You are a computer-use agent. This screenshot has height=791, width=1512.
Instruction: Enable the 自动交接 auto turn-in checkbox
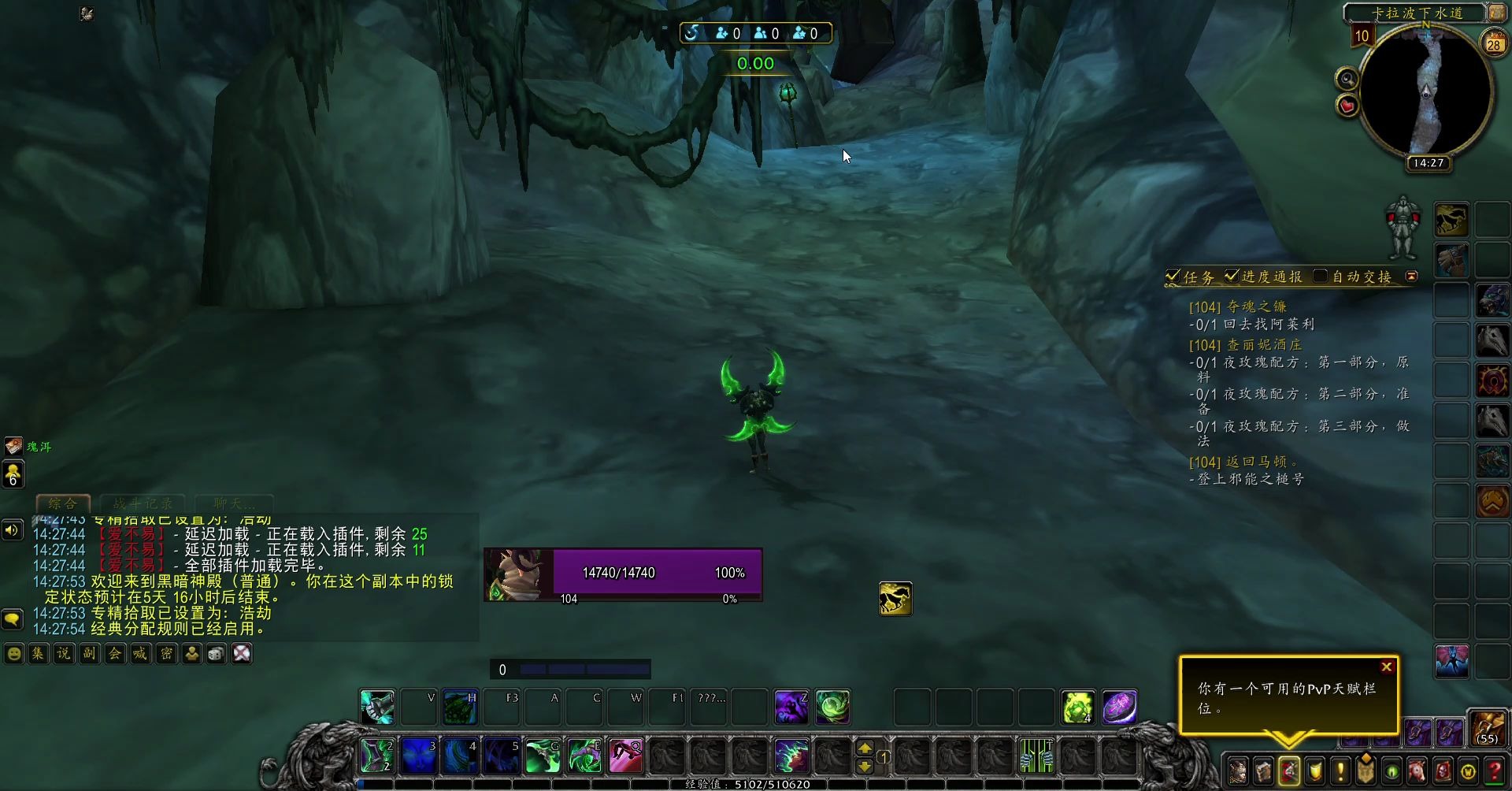1321,276
